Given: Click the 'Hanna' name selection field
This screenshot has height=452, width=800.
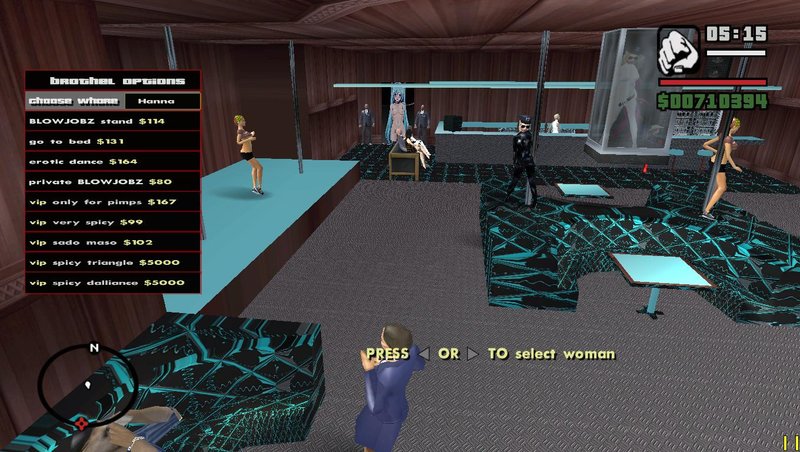Looking at the screenshot, I should (x=161, y=101).
